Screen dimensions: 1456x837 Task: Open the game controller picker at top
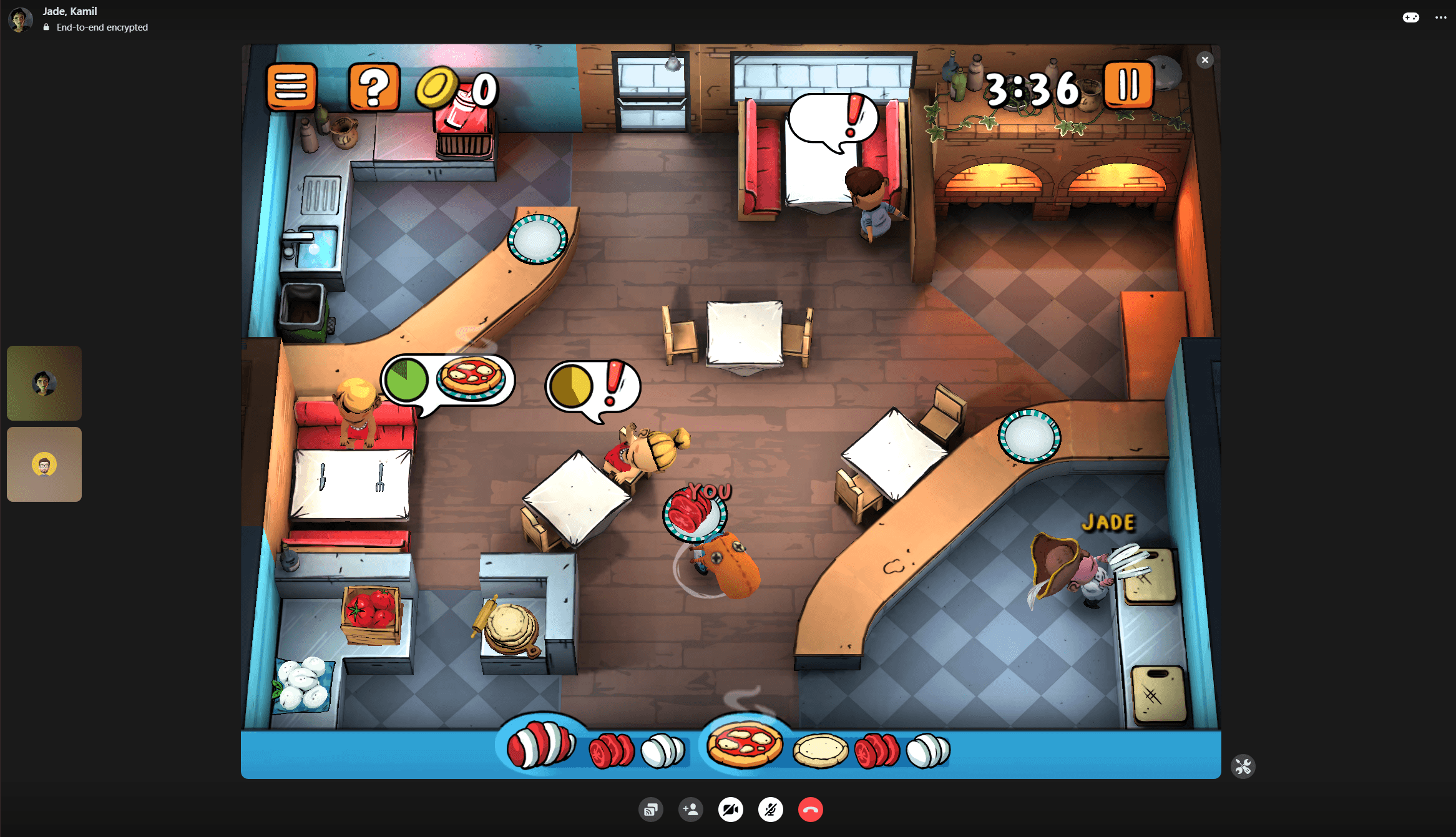1411,17
